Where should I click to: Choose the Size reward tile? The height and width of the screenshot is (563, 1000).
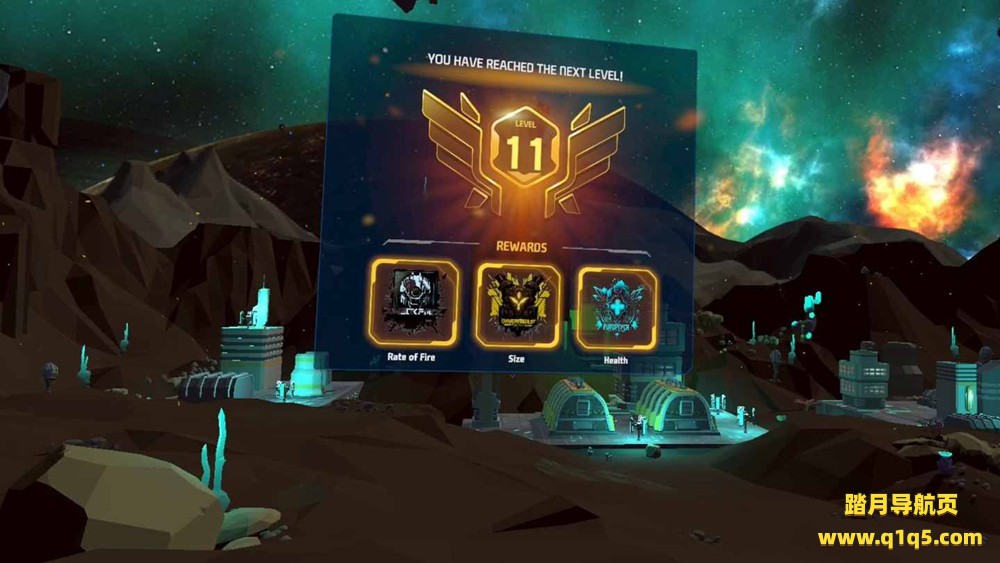coord(518,304)
